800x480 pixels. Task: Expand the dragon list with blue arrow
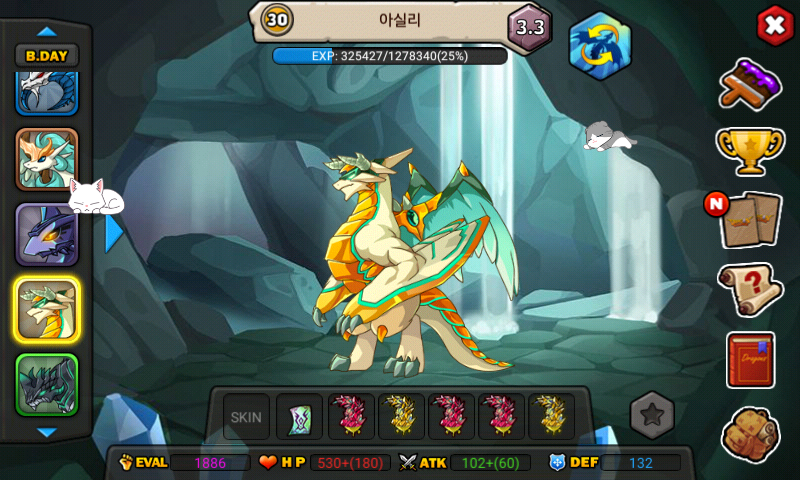click(x=114, y=234)
